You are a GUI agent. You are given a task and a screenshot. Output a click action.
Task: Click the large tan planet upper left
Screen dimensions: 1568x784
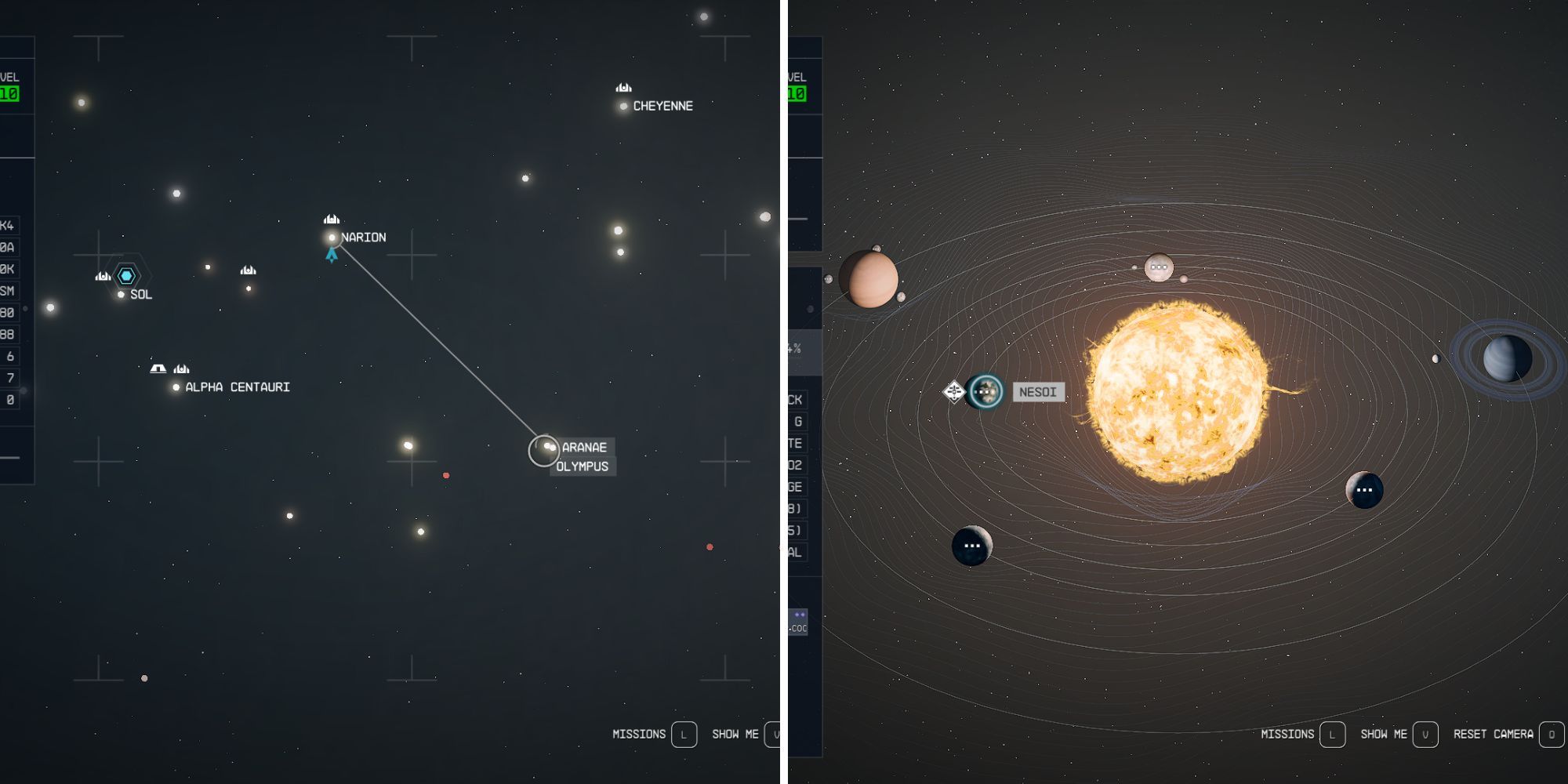pyautogui.click(x=870, y=278)
